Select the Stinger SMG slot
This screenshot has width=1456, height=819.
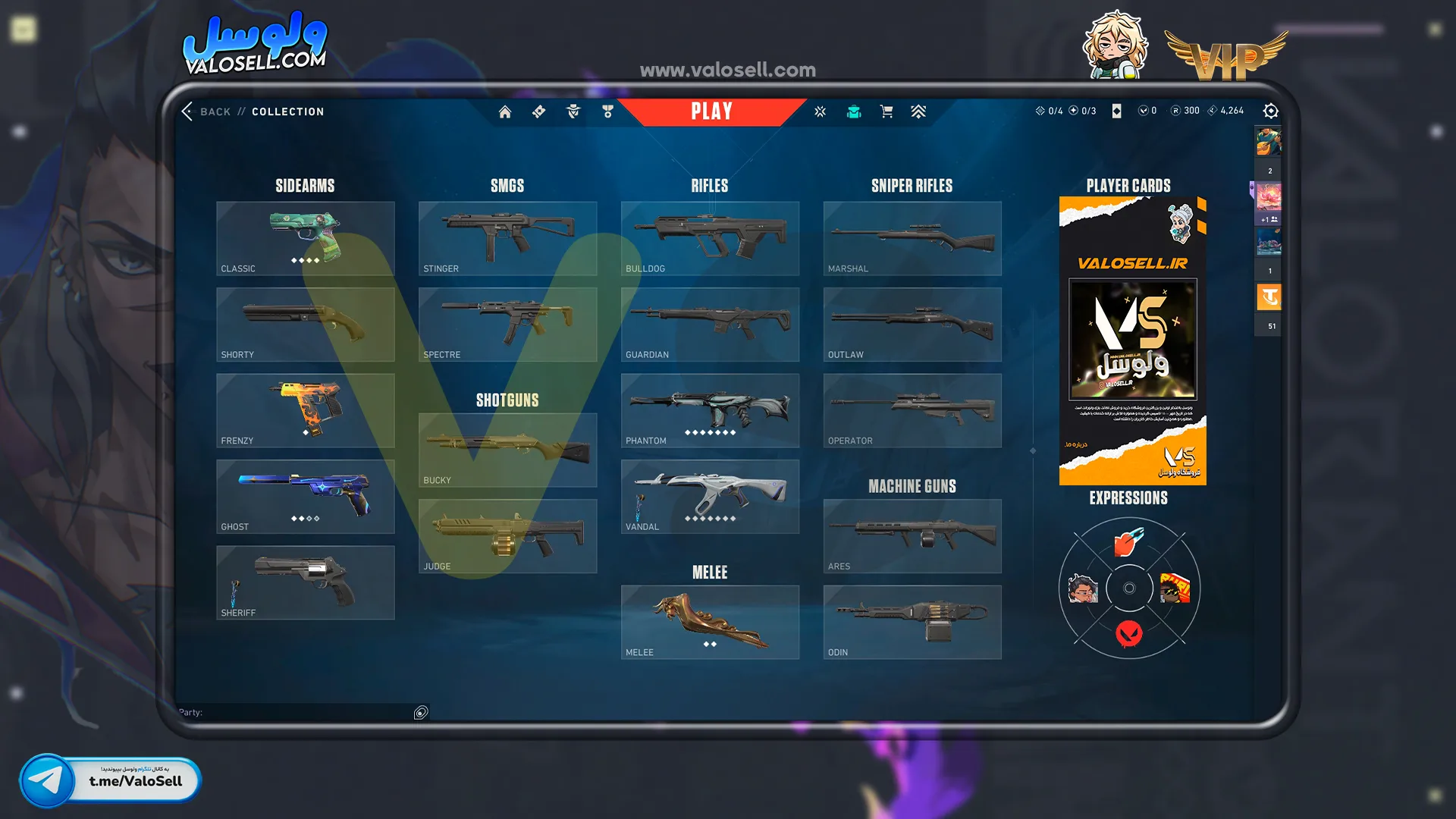coord(507,238)
